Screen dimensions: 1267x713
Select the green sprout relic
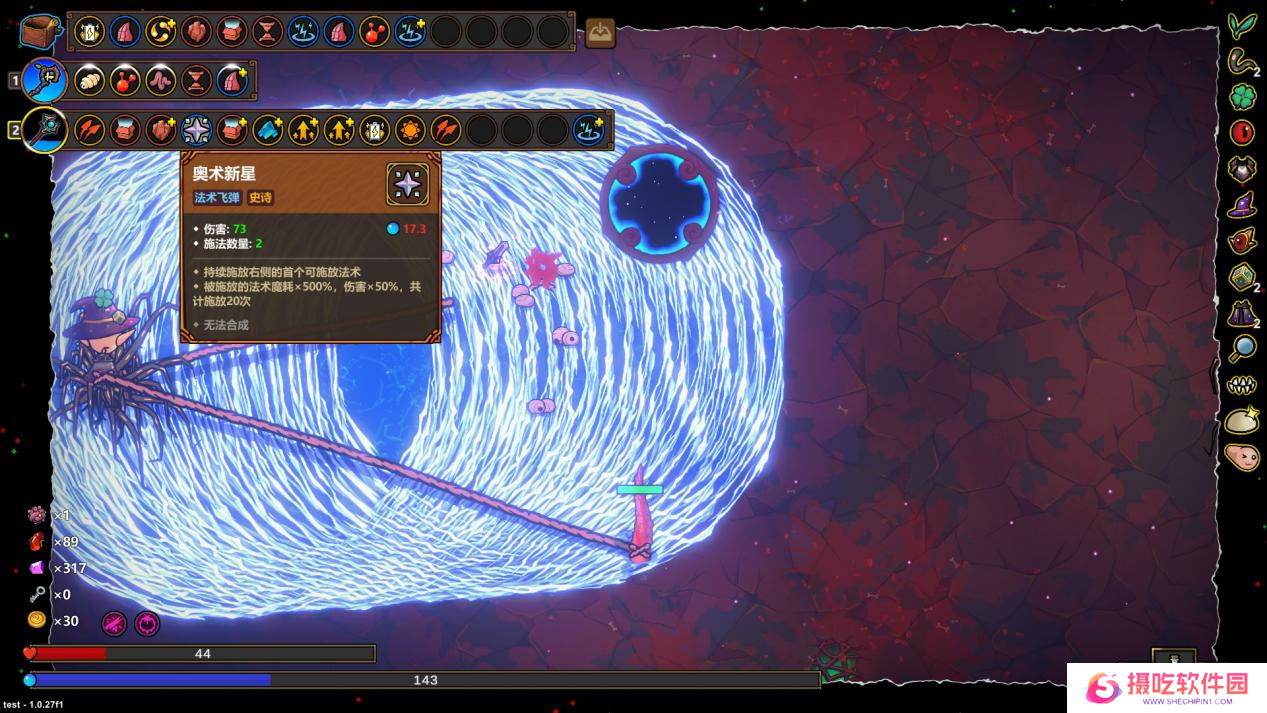tap(1242, 24)
